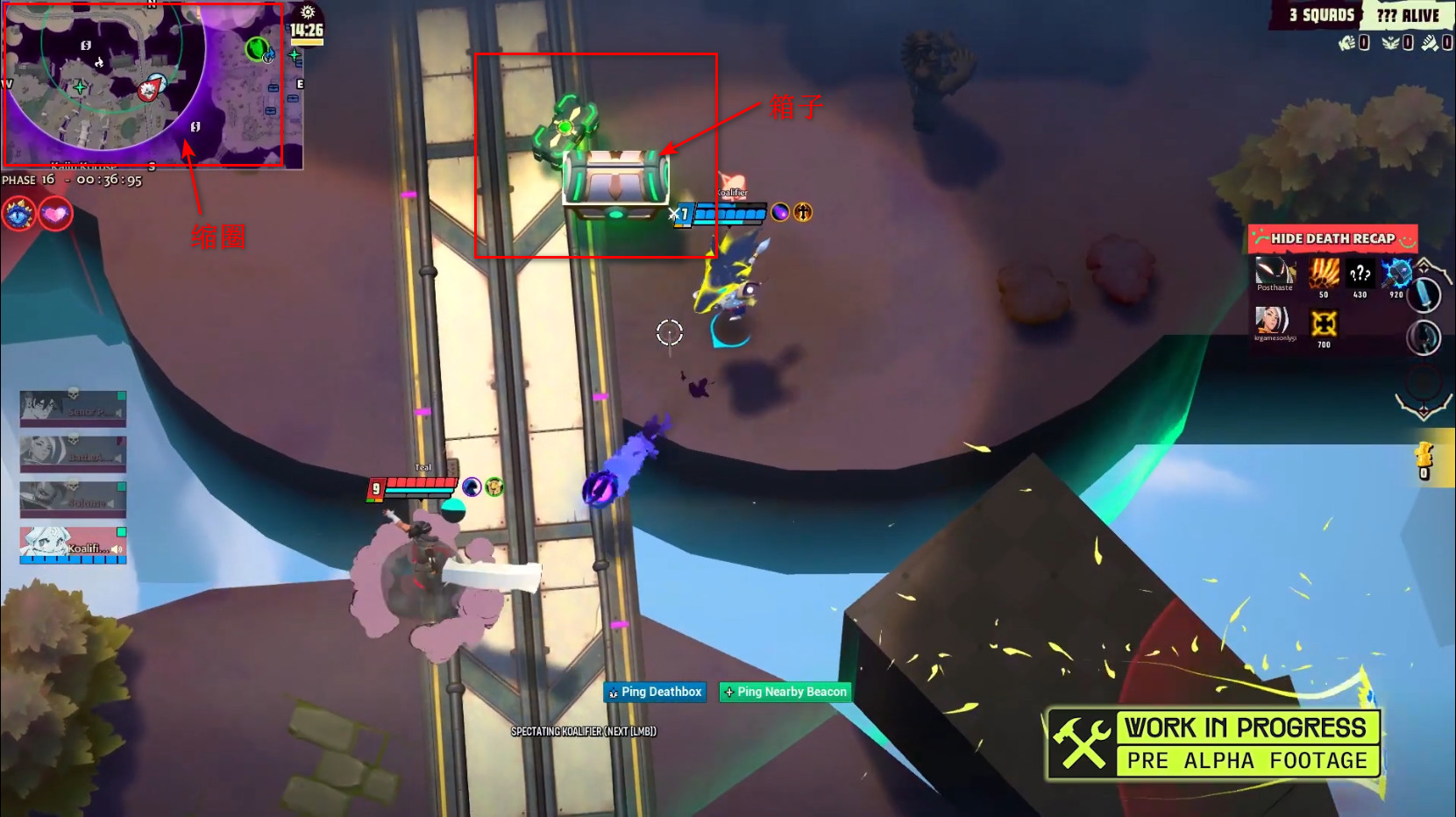The image size is (1456, 817).
Task: Select Koalifier's squad member card
Action: pos(74,545)
